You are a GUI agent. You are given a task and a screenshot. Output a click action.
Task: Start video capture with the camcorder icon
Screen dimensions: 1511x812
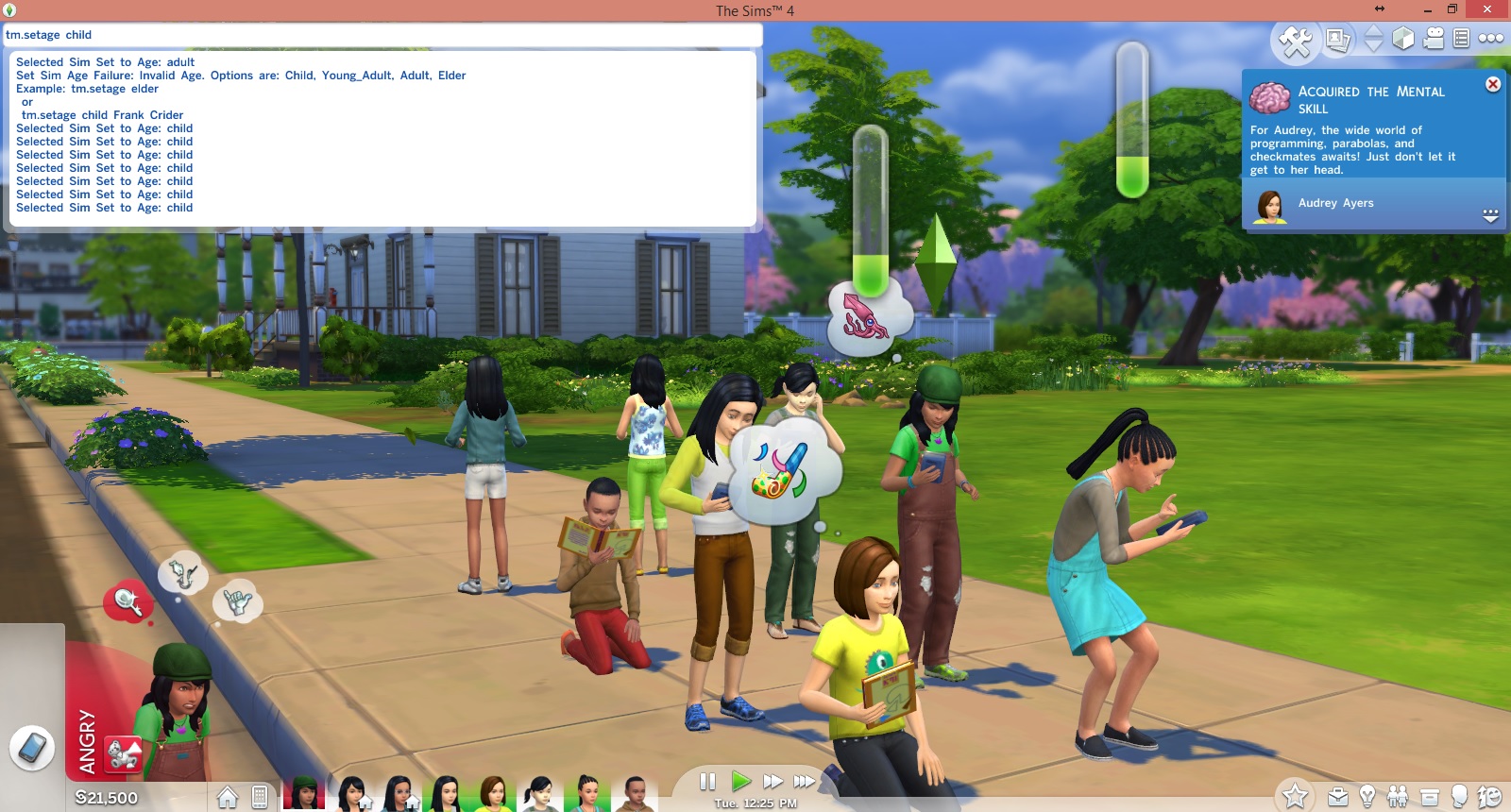click(x=1434, y=40)
